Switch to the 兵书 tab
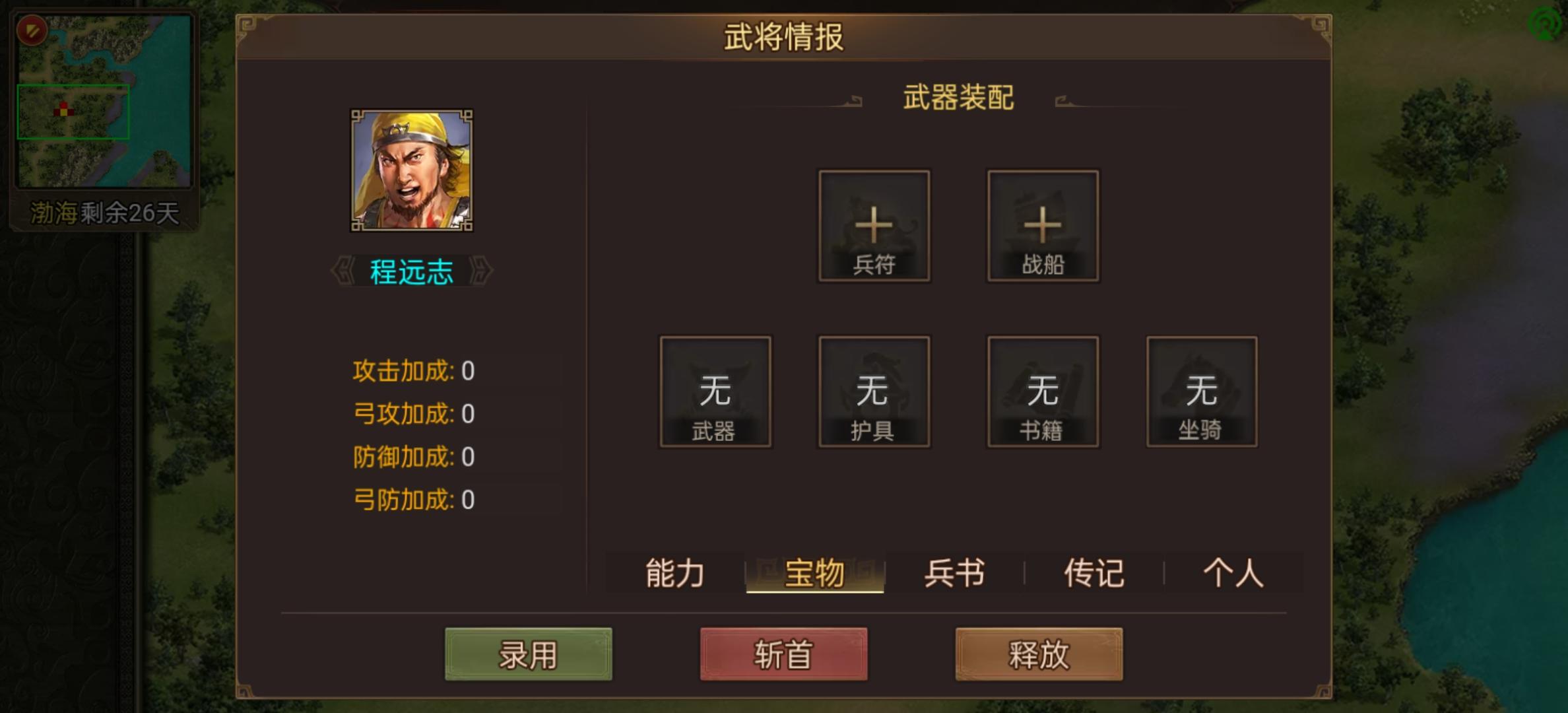The height and width of the screenshot is (713, 1568). [x=952, y=573]
